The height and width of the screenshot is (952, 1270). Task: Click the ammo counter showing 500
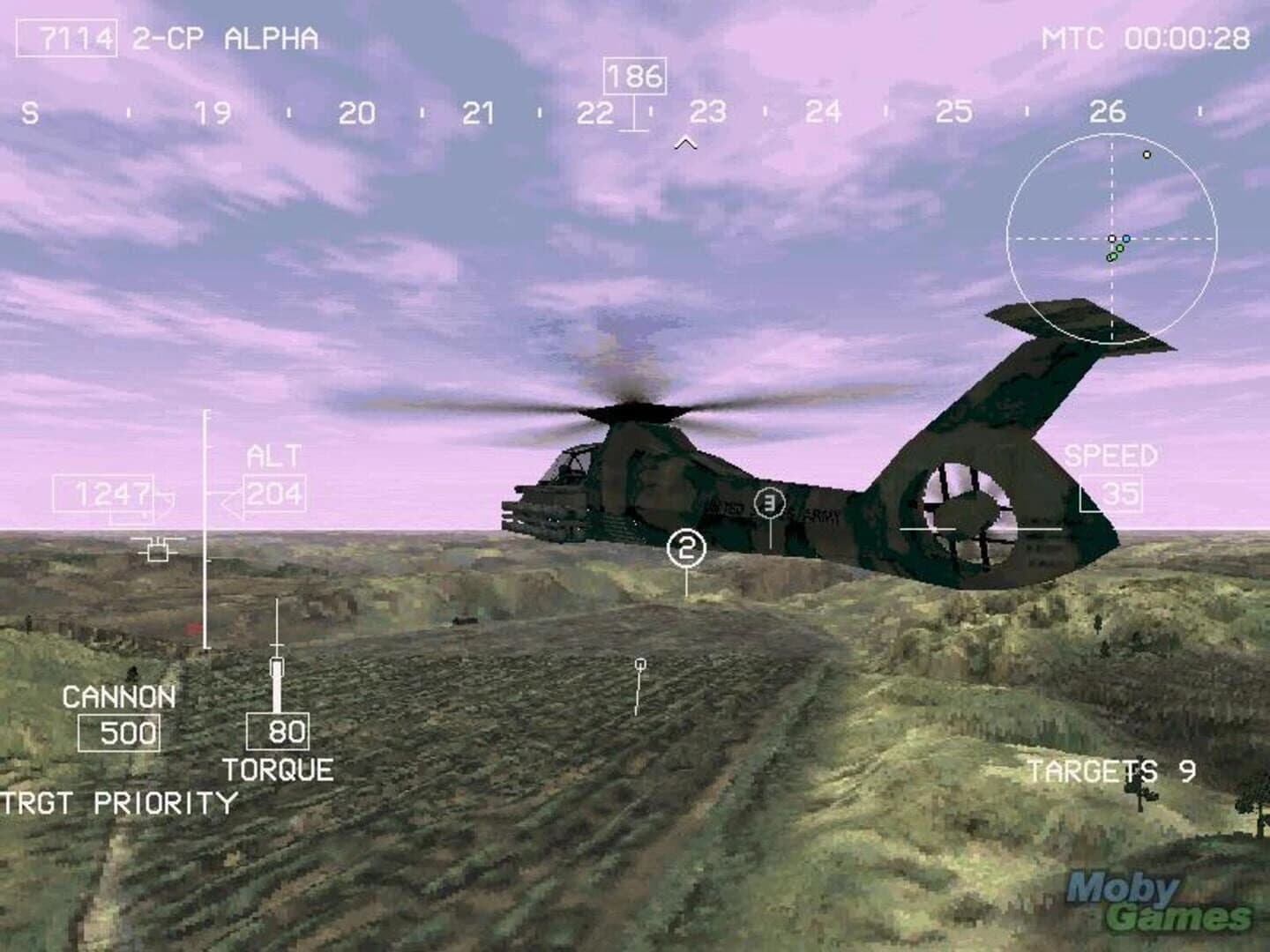(119, 732)
